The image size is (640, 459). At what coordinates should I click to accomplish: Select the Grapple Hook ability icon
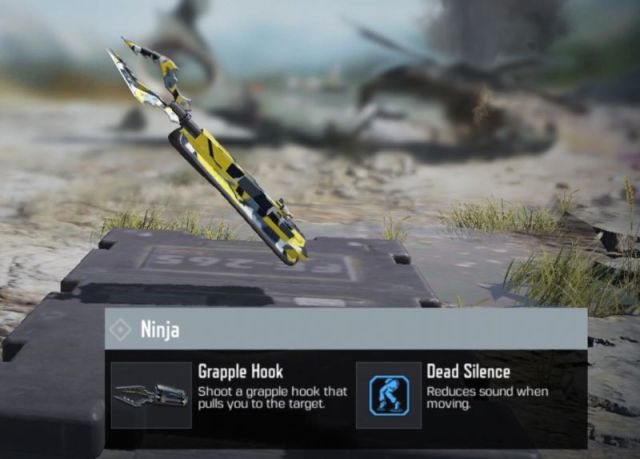151,395
